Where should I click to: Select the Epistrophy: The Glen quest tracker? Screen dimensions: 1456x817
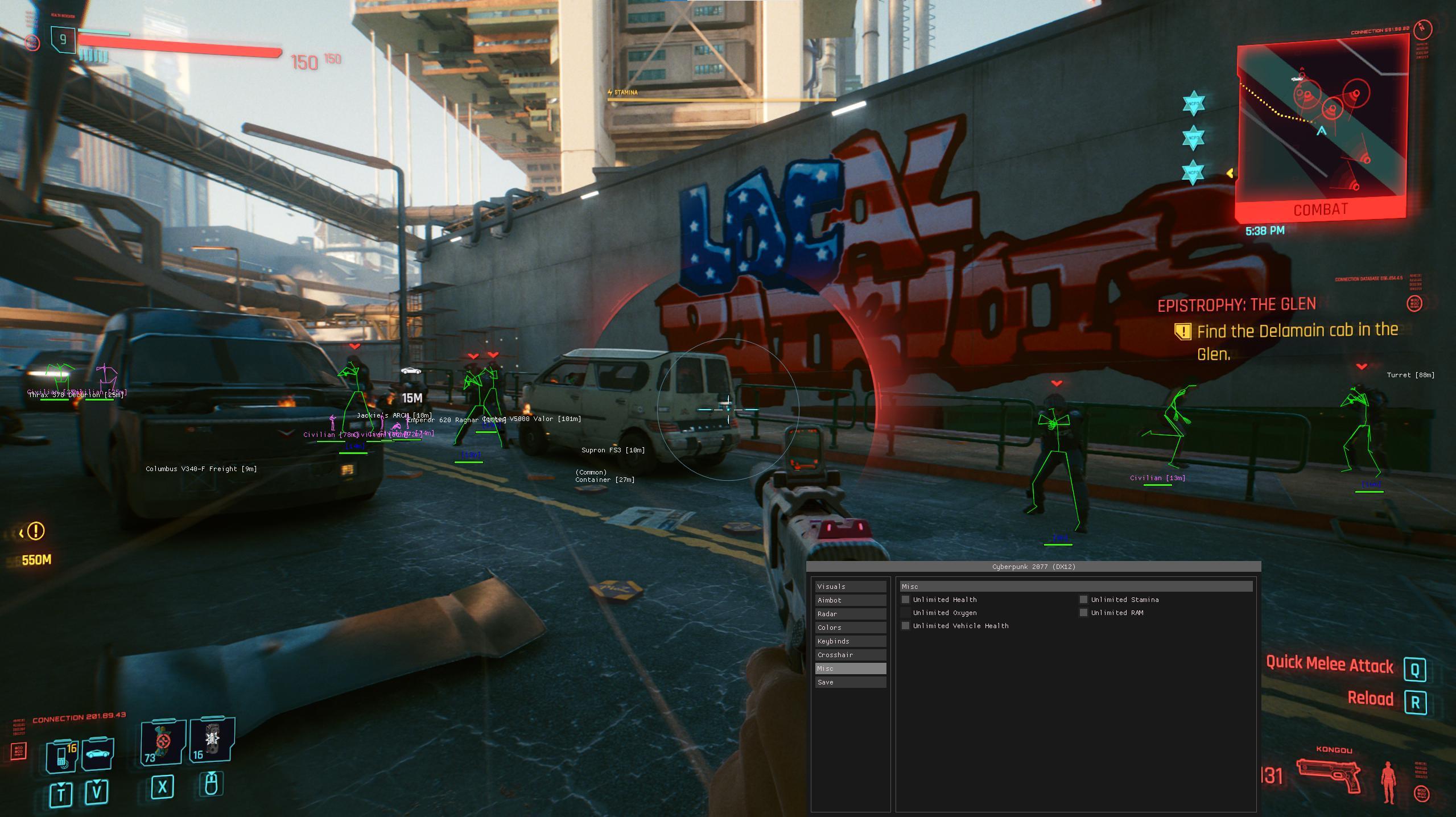click(1236, 306)
